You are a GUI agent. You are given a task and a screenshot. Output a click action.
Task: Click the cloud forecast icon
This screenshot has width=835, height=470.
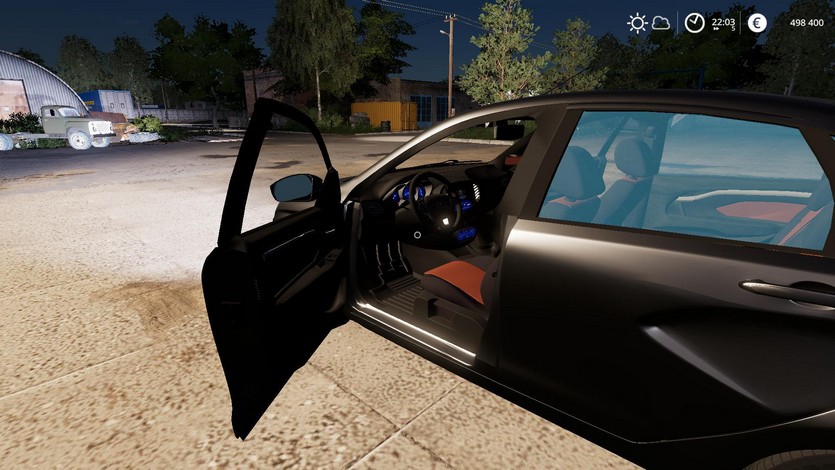[661, 23]
